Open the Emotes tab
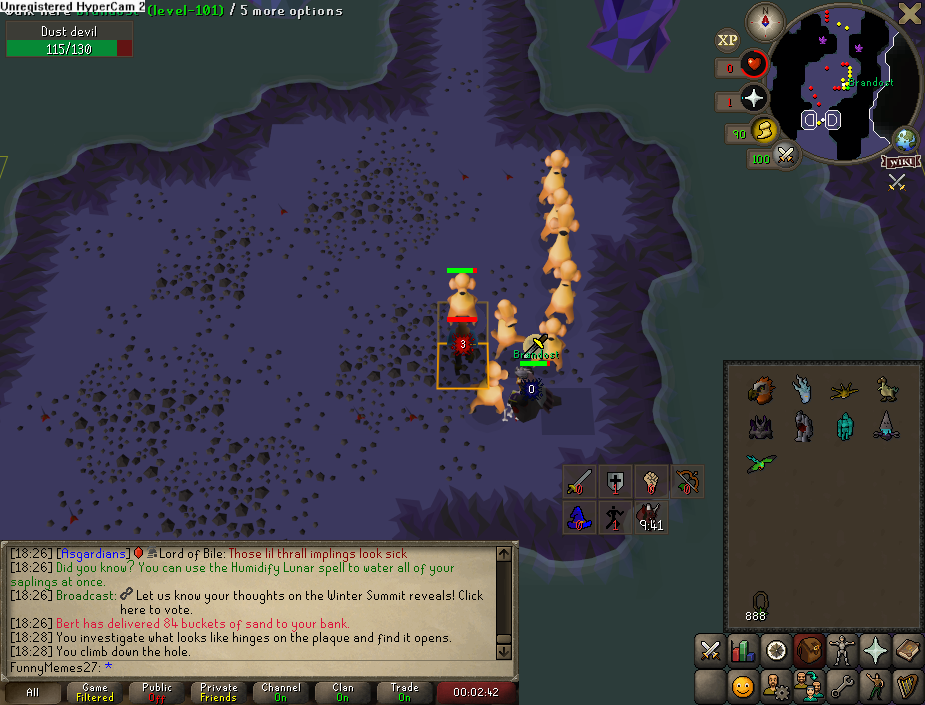925x705 pixels. pos(875,686)
